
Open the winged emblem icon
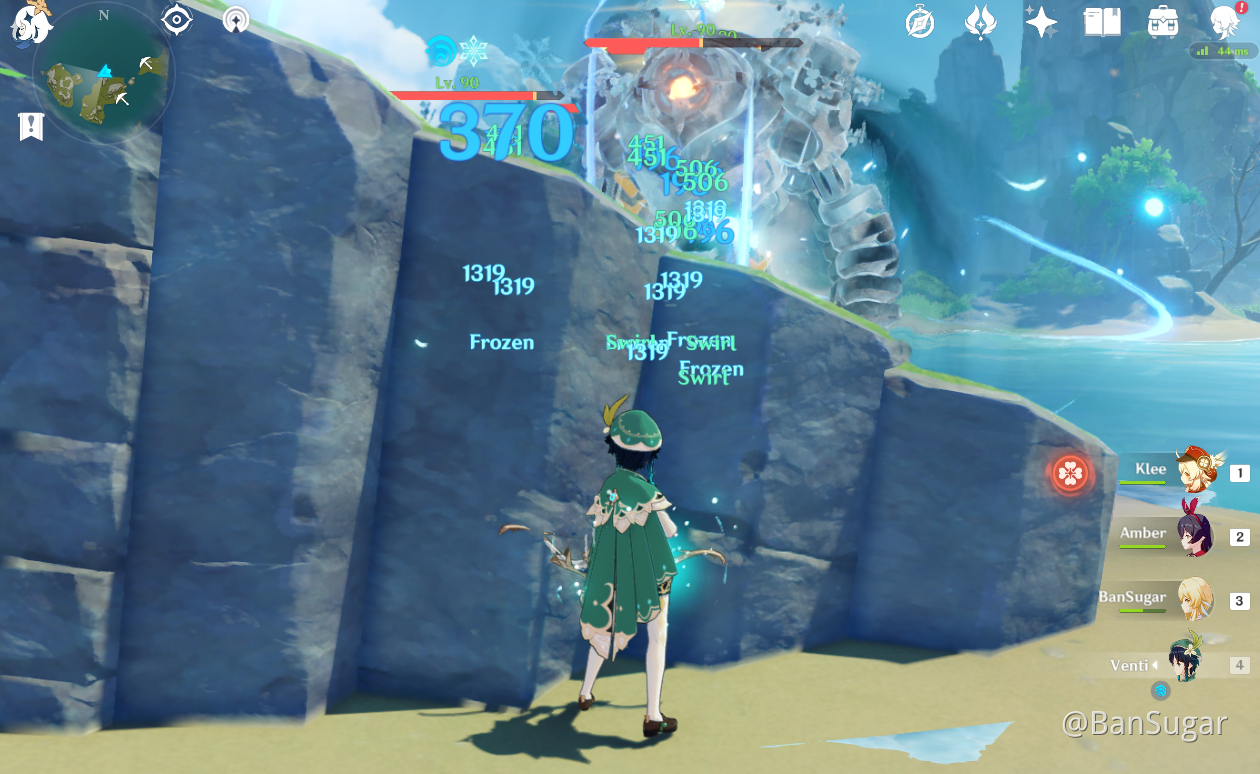(x=980, y=22)
